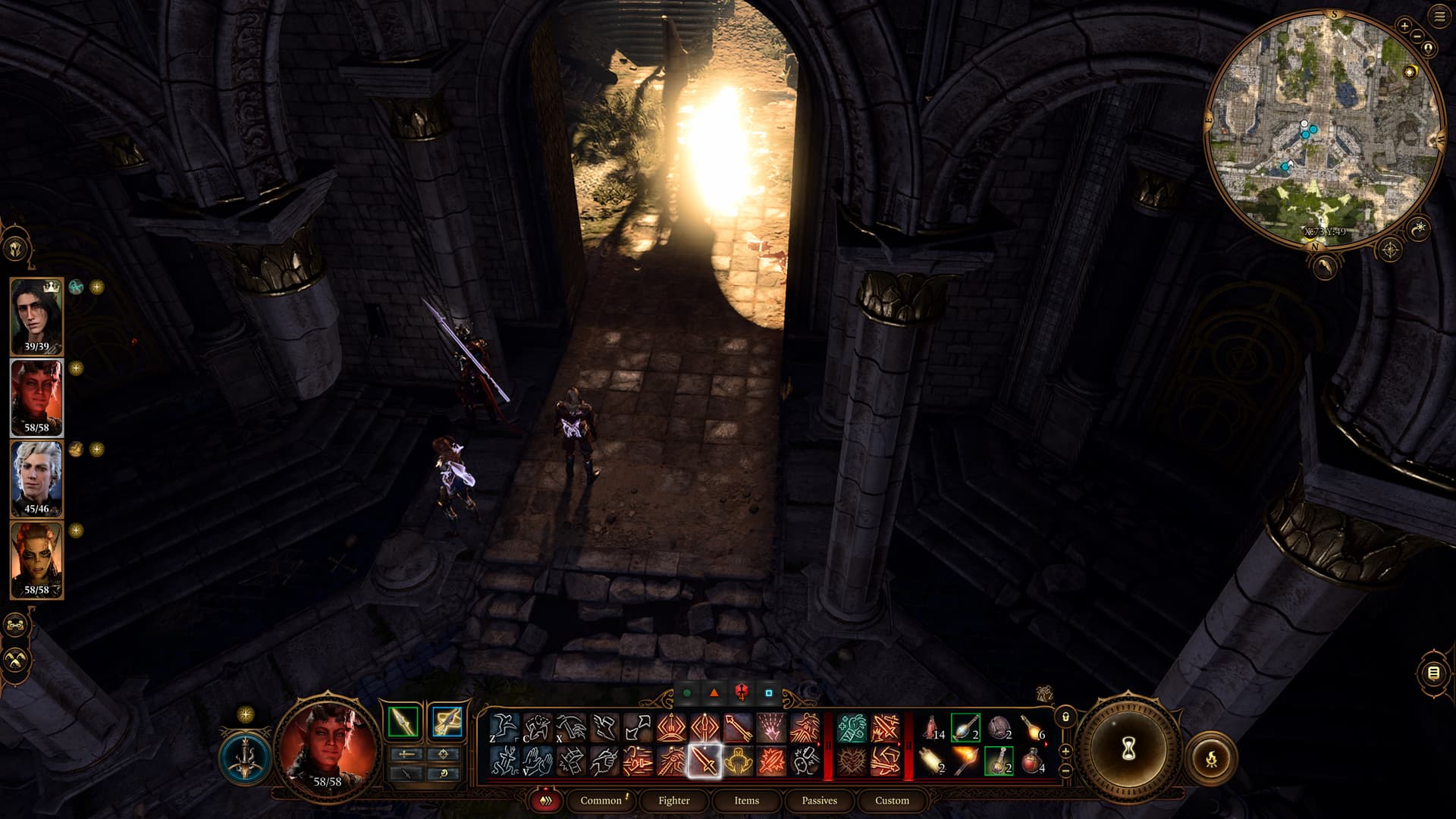Click the hourglass end turn button
1456x819 pixels.
(1128, 749)
